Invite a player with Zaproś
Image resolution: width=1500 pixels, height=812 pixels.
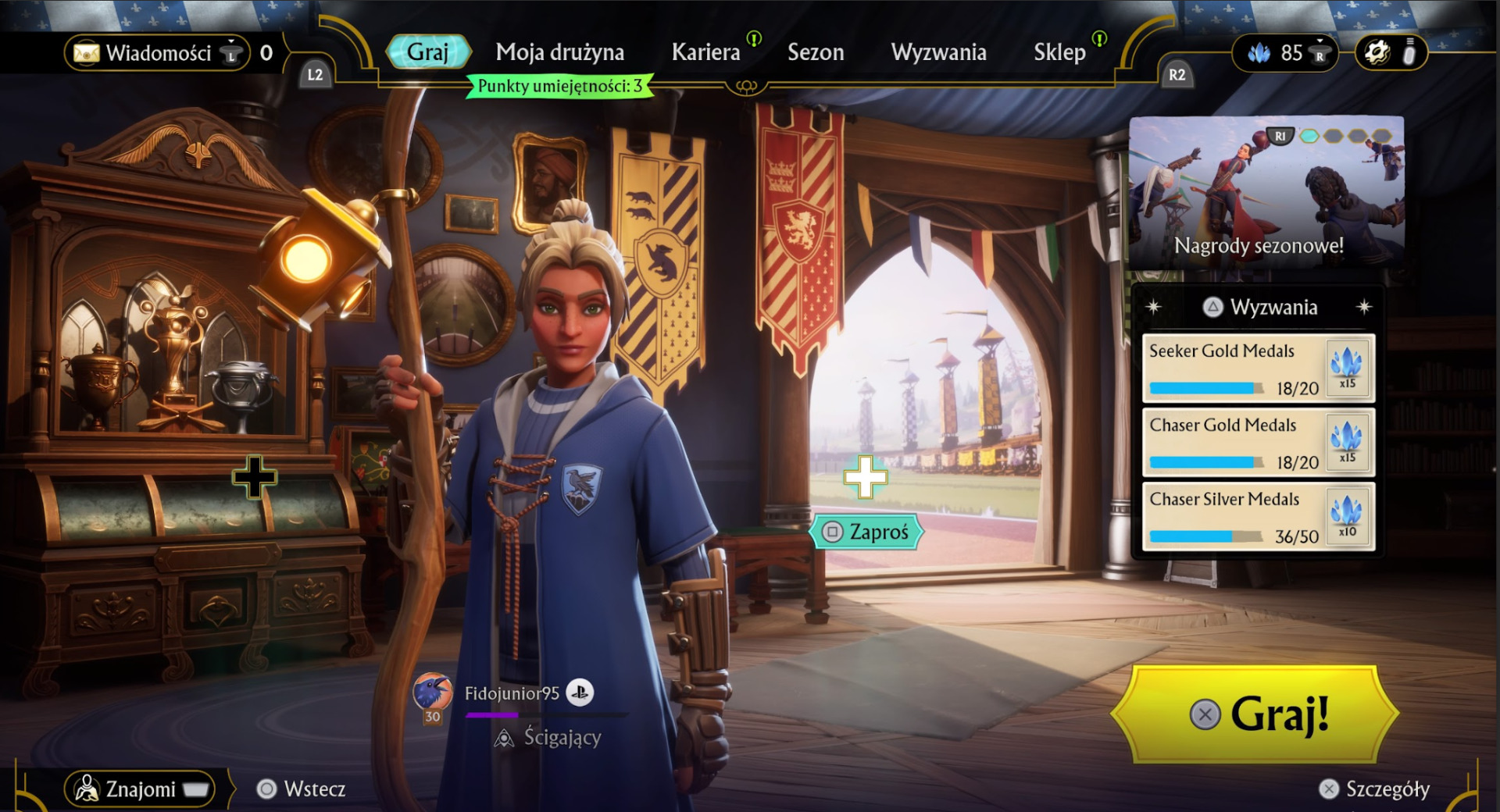(868, 532)
